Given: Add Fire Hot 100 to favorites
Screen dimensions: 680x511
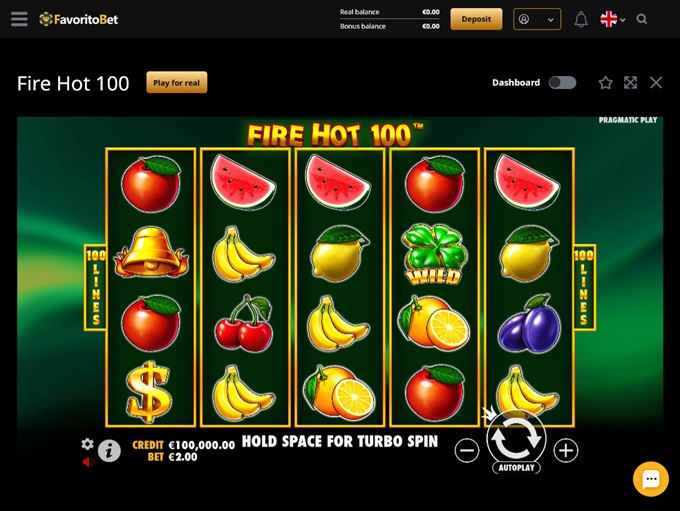Looking at the screenshot, I should point(605,83).
